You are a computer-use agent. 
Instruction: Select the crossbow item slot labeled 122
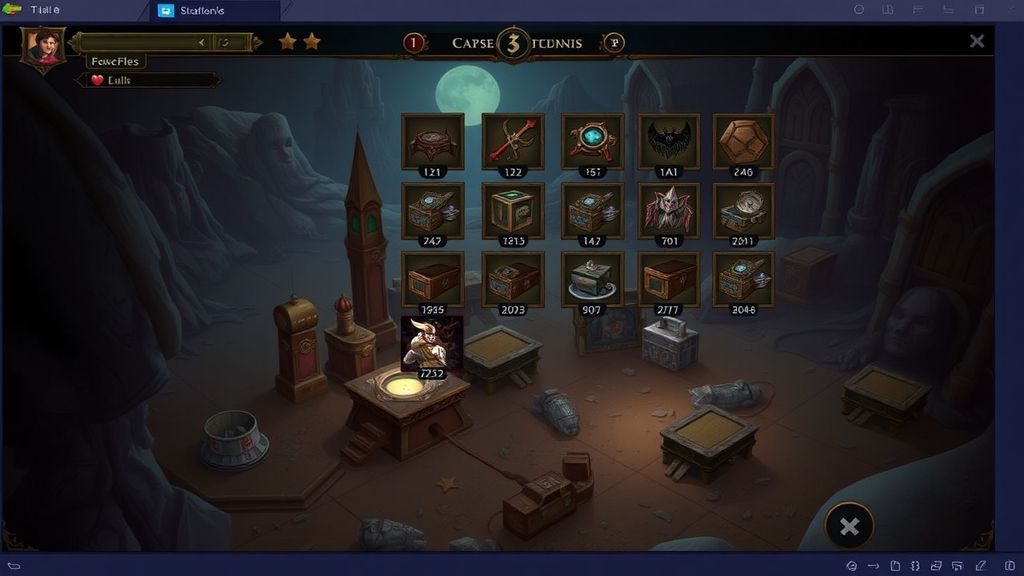point(512,141)
